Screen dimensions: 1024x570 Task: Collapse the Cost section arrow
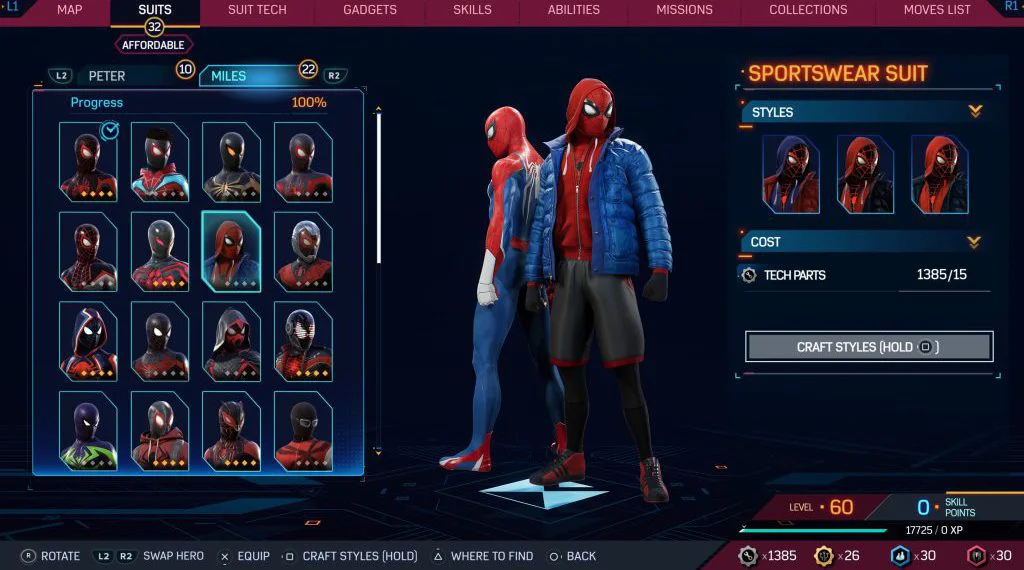975,242
